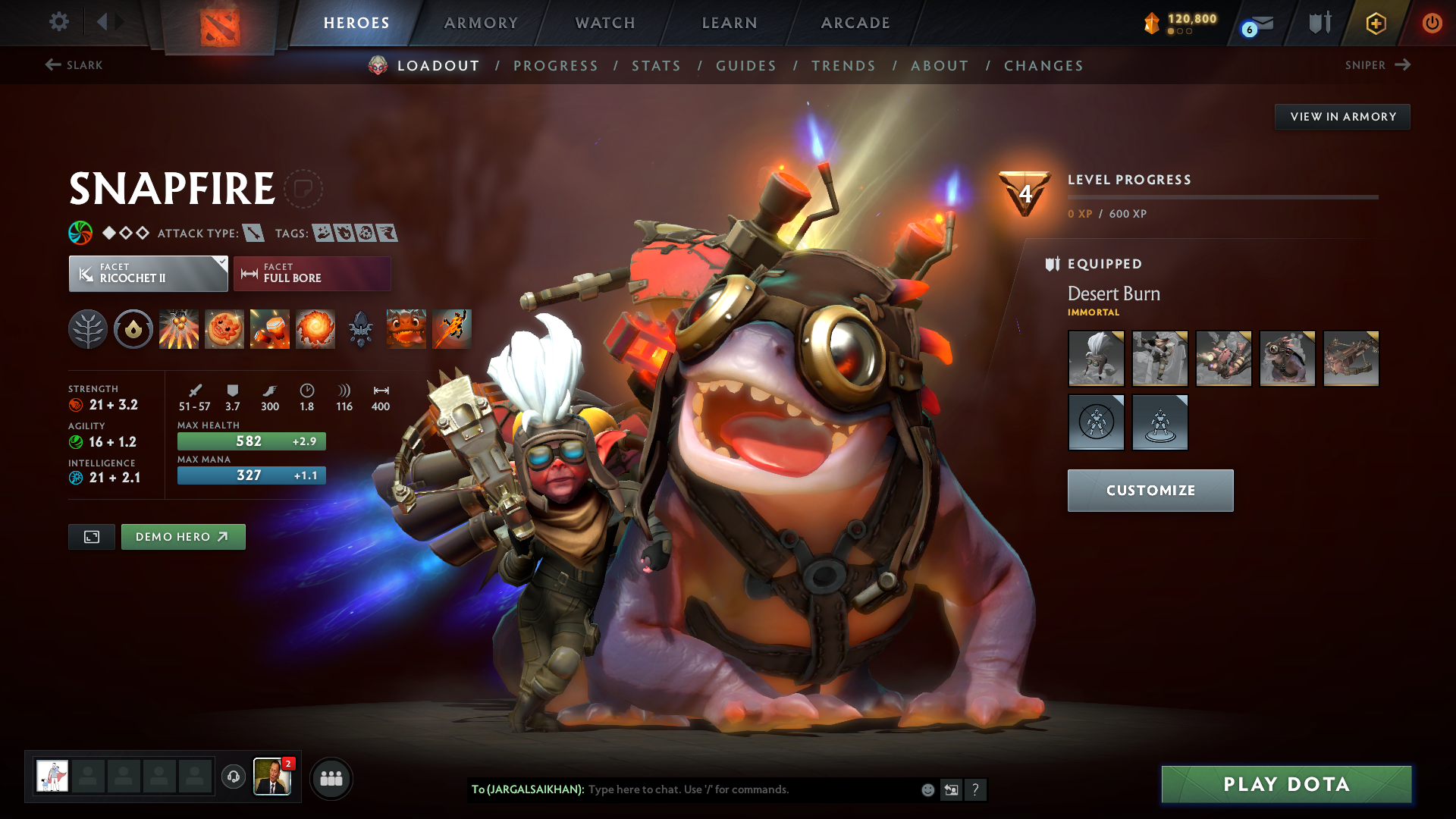
Task: Select the Ricochet II facet
Action: click(x=148, y=274)
